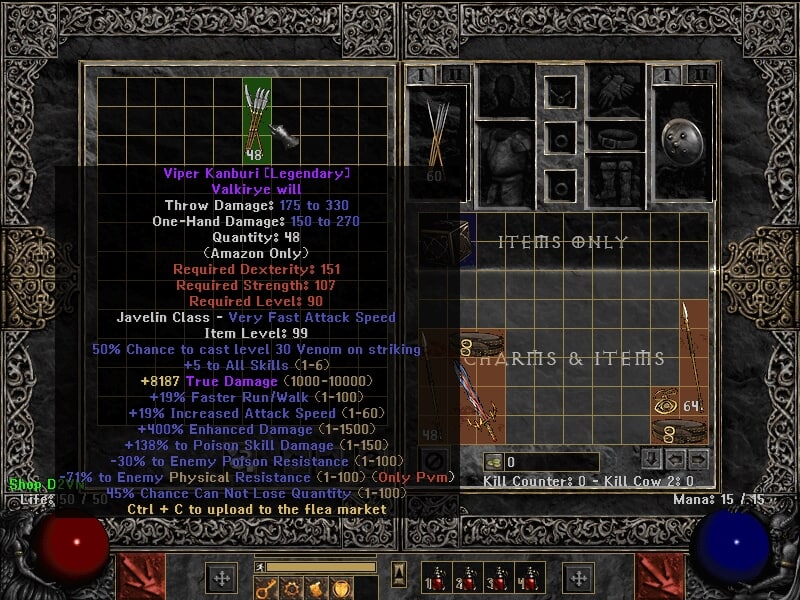Screen dimensions: 800x600
Task: Click the gold coins button in inventory
Action: click(492, 462)
